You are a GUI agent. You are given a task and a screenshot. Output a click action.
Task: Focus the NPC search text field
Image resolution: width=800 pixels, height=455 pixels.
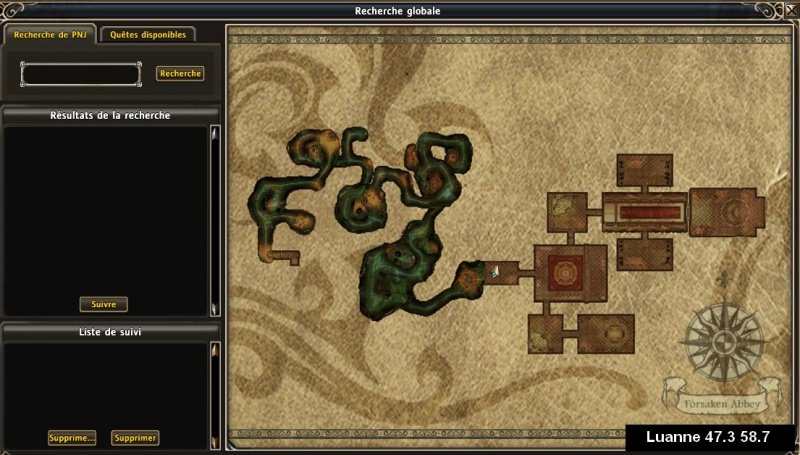click(x=81, y=74)
